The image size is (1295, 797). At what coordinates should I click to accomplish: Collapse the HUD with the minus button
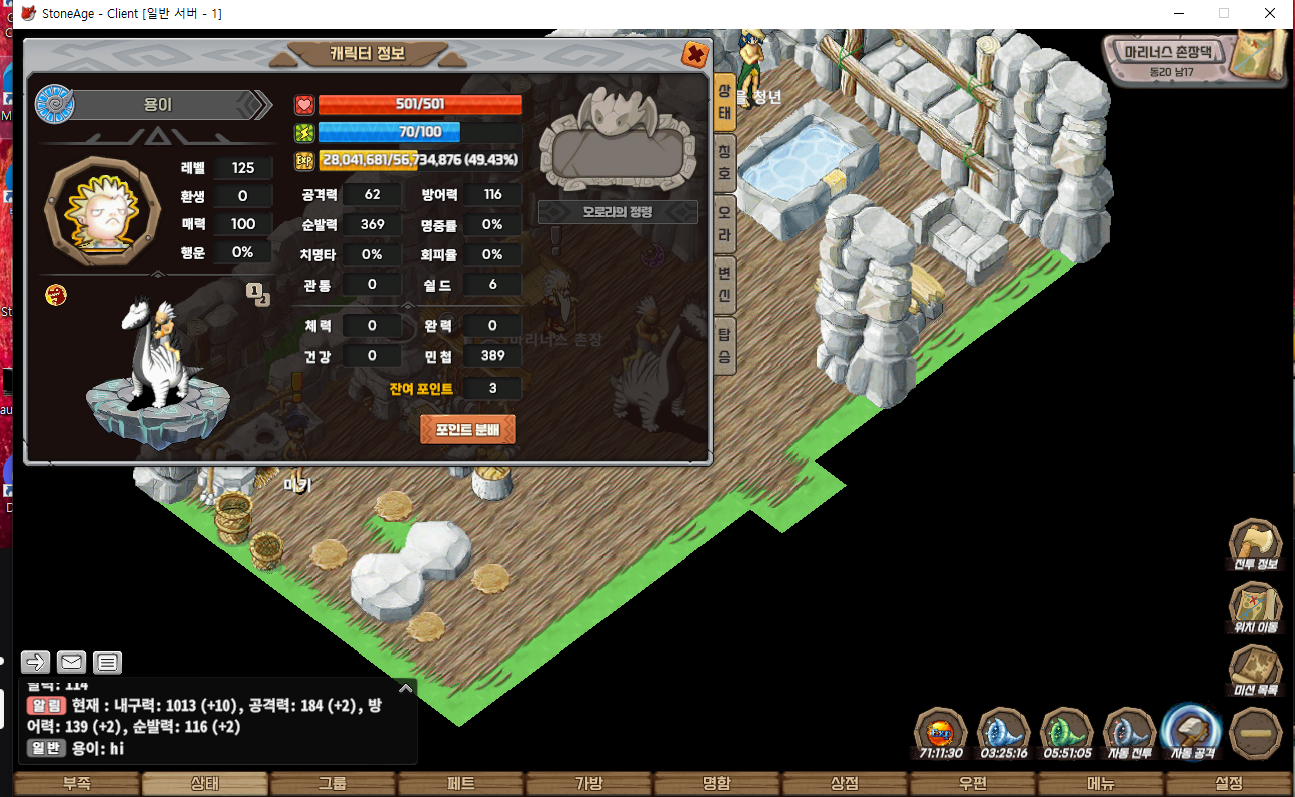[1255, 733]
